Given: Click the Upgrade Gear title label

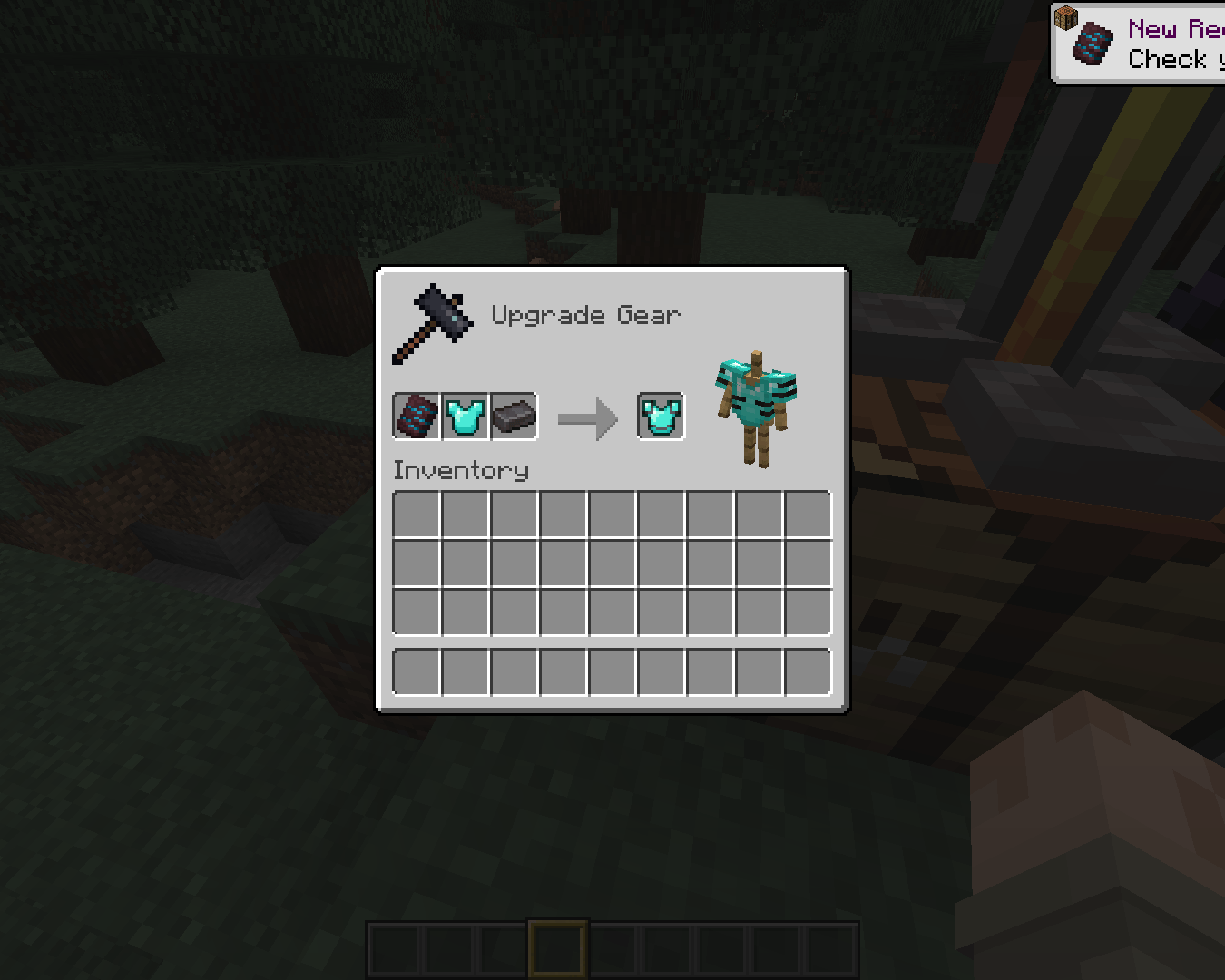Looking at the screenshot, I should (586, 315).
